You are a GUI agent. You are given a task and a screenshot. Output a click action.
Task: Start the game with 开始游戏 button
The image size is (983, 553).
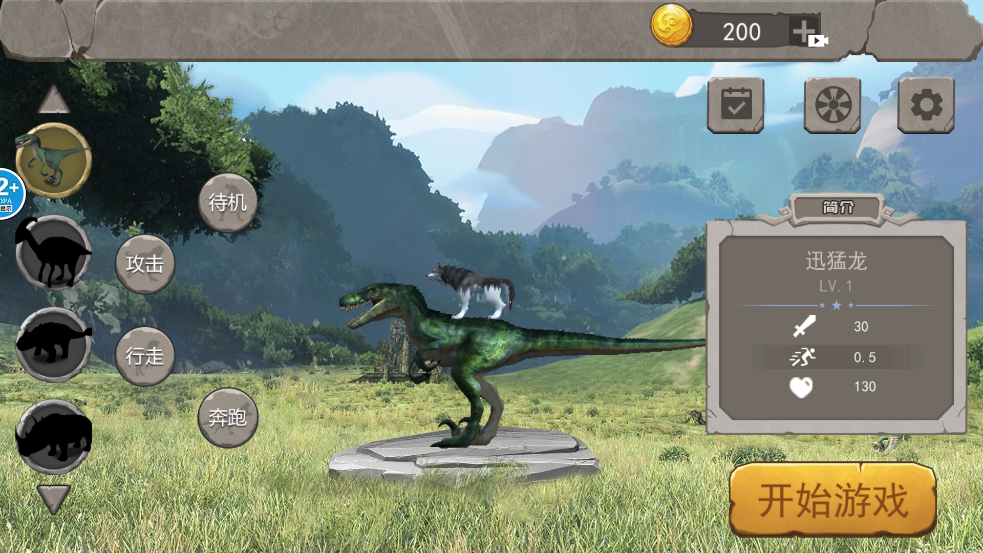point(832,499)
